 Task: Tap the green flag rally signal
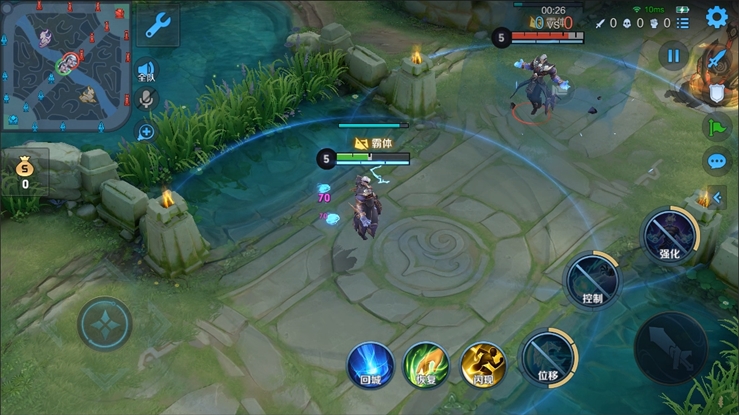click(716, 127)
